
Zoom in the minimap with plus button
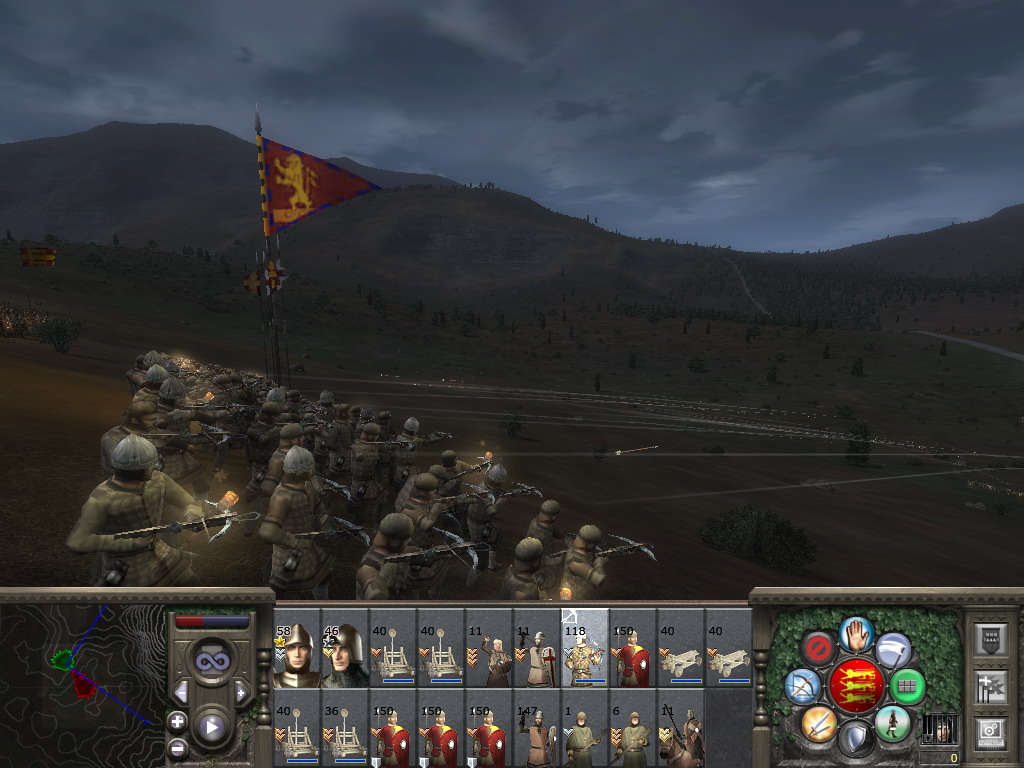177,721
